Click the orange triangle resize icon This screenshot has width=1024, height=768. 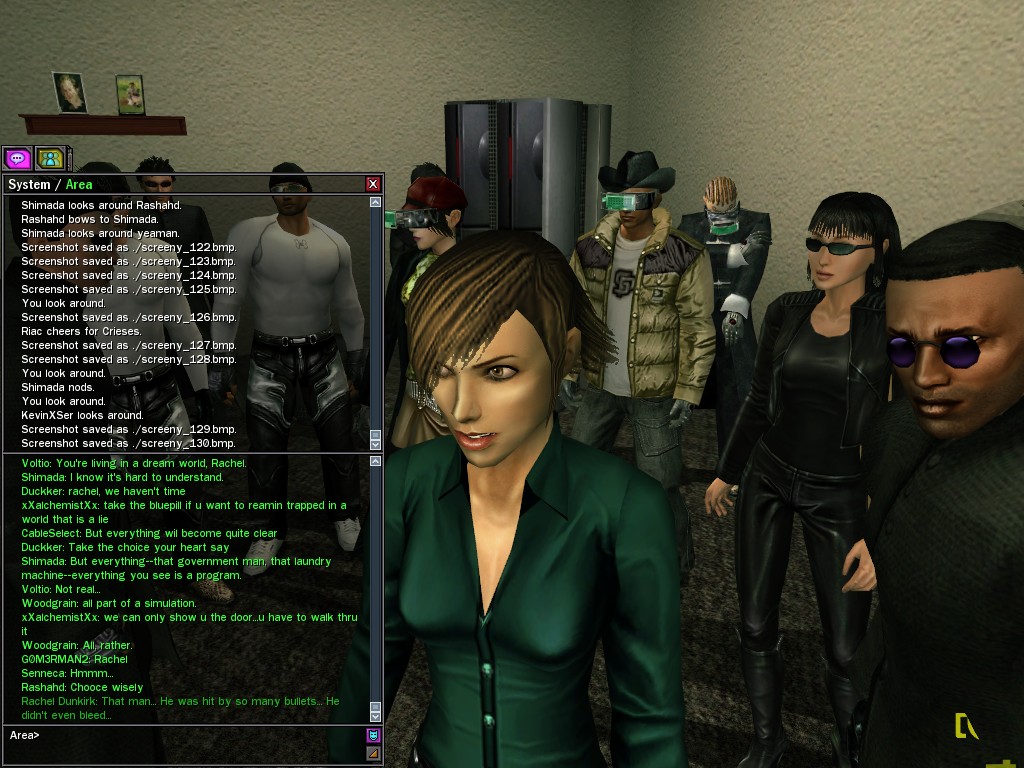(x=374, y=753)
